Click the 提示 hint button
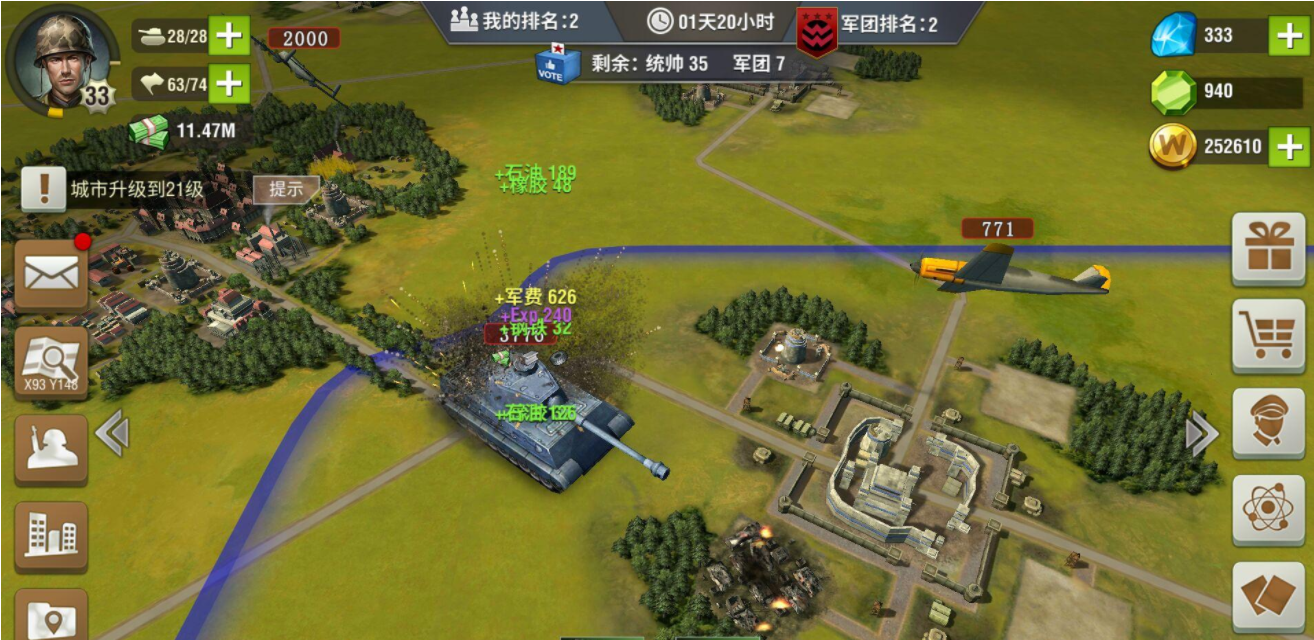 (x=286, y=189)
